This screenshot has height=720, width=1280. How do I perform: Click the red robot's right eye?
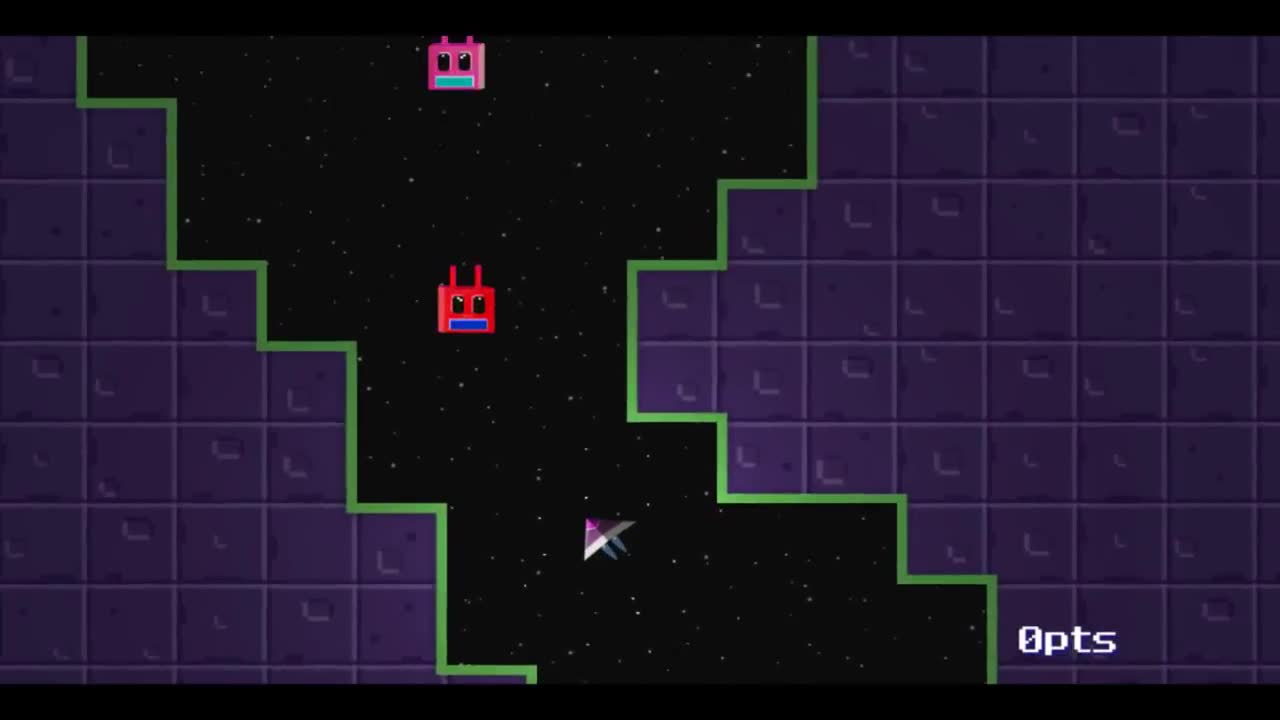click(478, 303)
